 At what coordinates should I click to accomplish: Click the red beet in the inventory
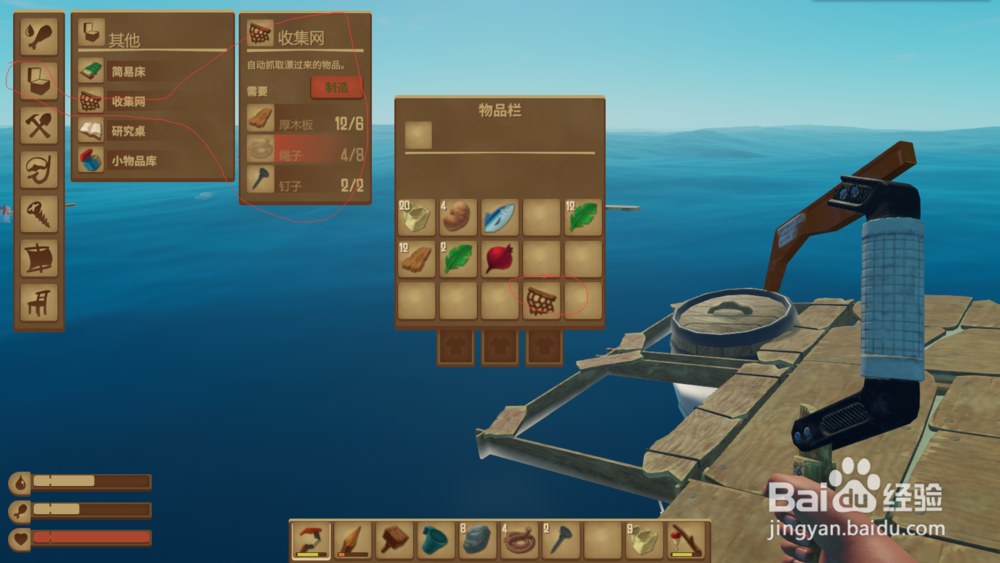click(499, 259)
